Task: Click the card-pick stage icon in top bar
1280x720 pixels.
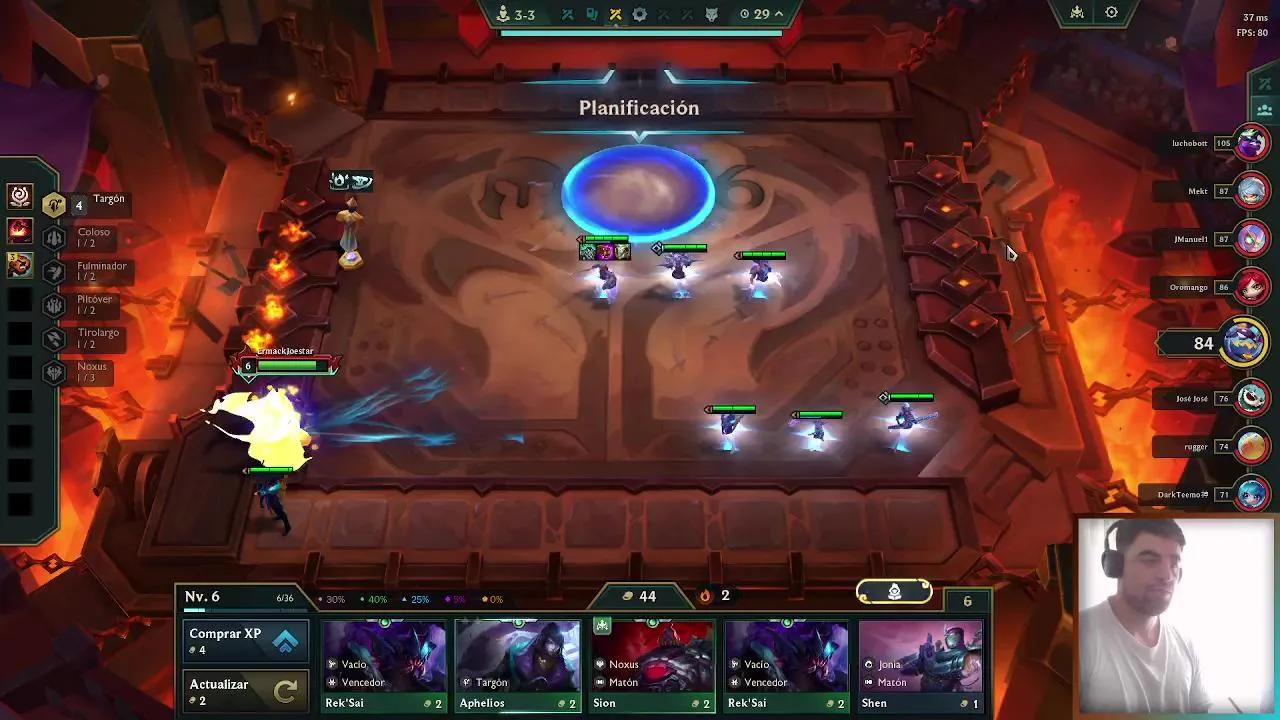Action: [593, 14]
